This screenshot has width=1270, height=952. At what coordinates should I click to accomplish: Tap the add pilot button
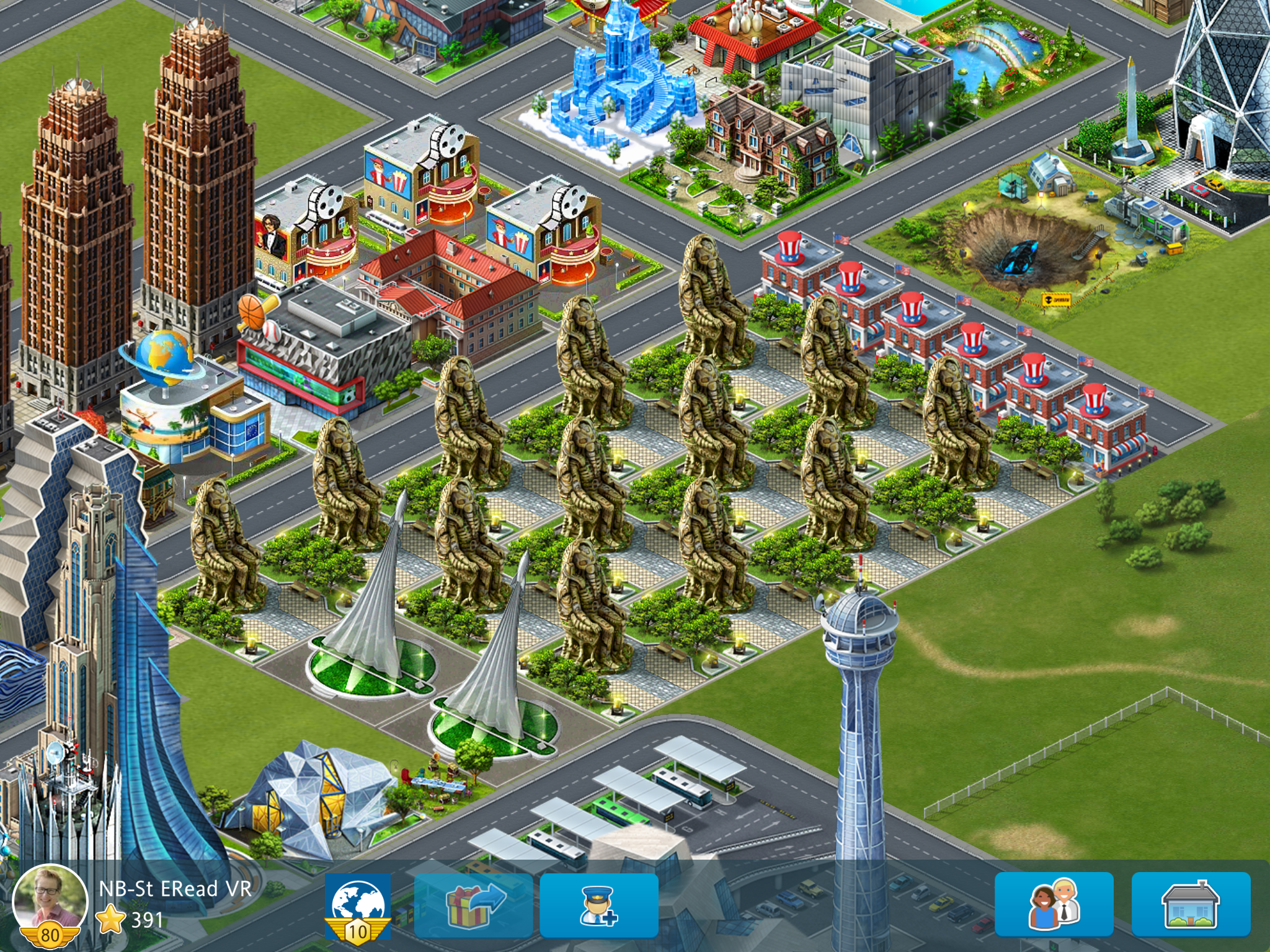599,906
